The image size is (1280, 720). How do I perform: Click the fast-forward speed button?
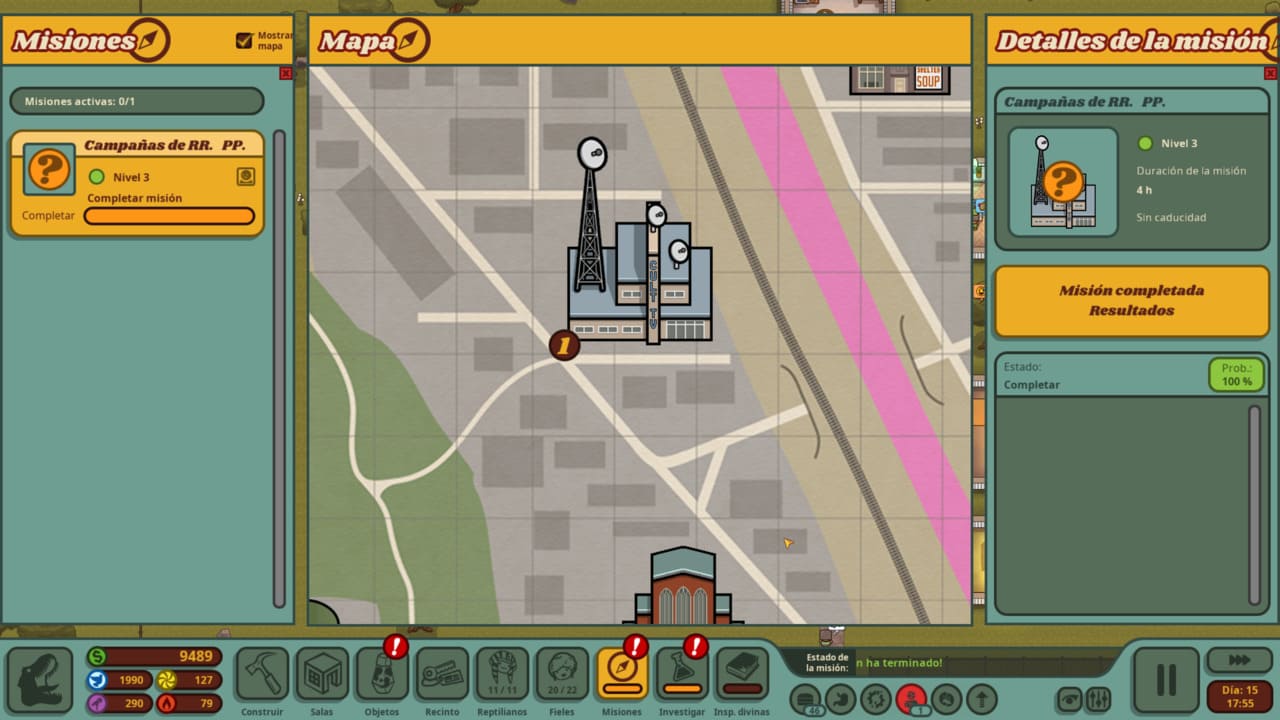pyautogui.click(x=1239, y=660)
